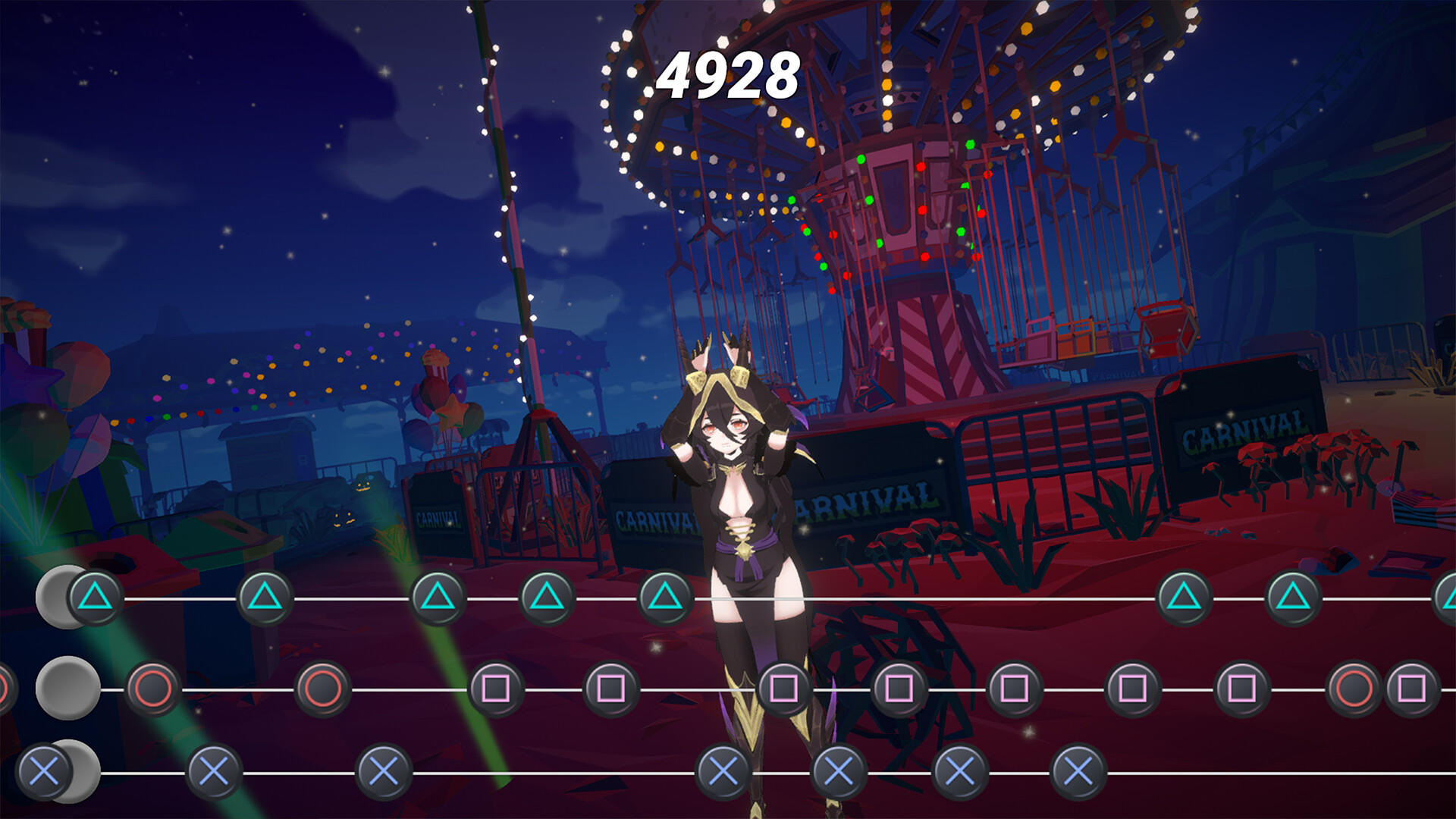Select the first Circle note on the middle lane

point(152,690)
